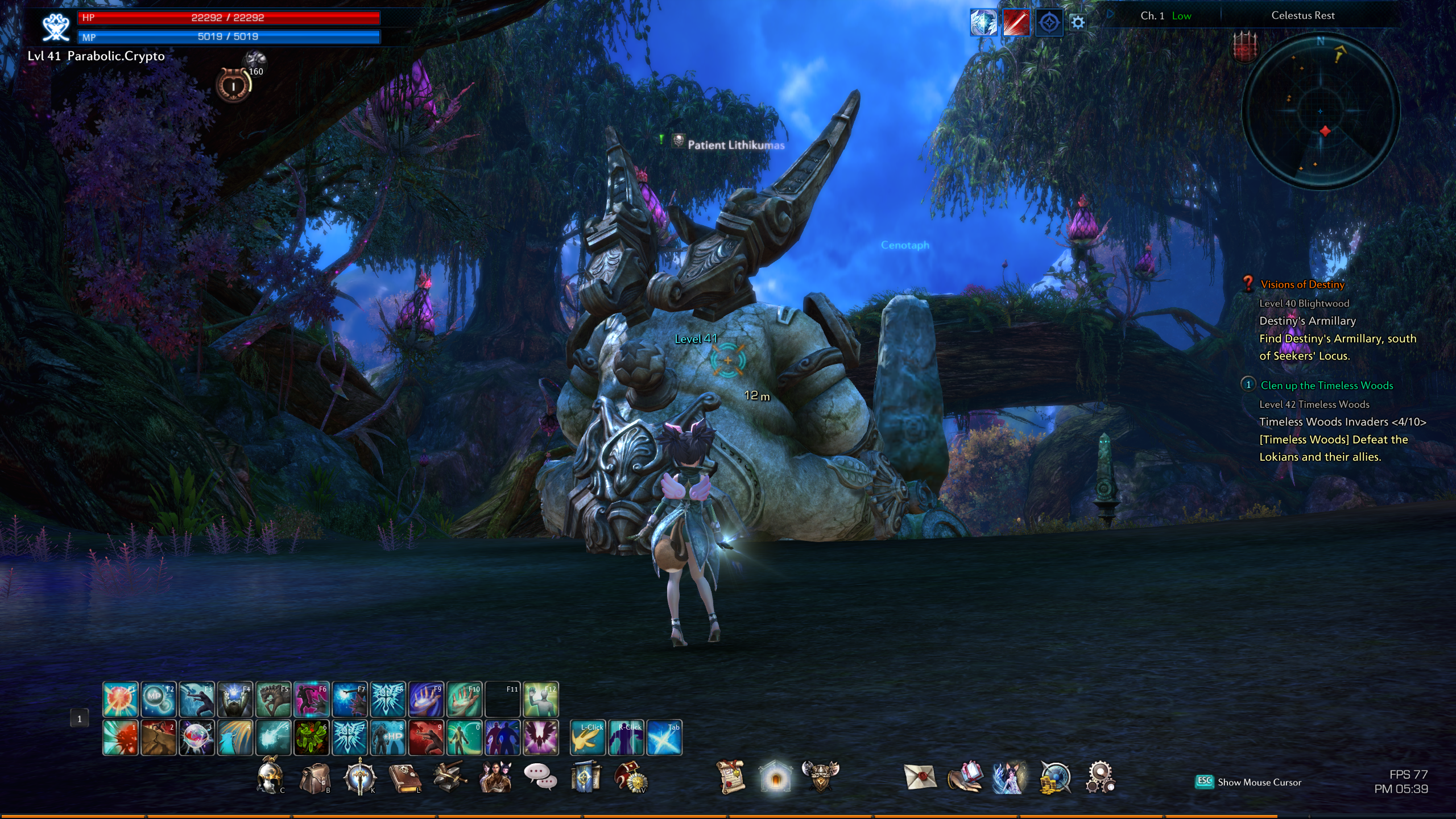Open the quest scroll icon
Viewport: 1456px width, 819px height.
point(730,777)
